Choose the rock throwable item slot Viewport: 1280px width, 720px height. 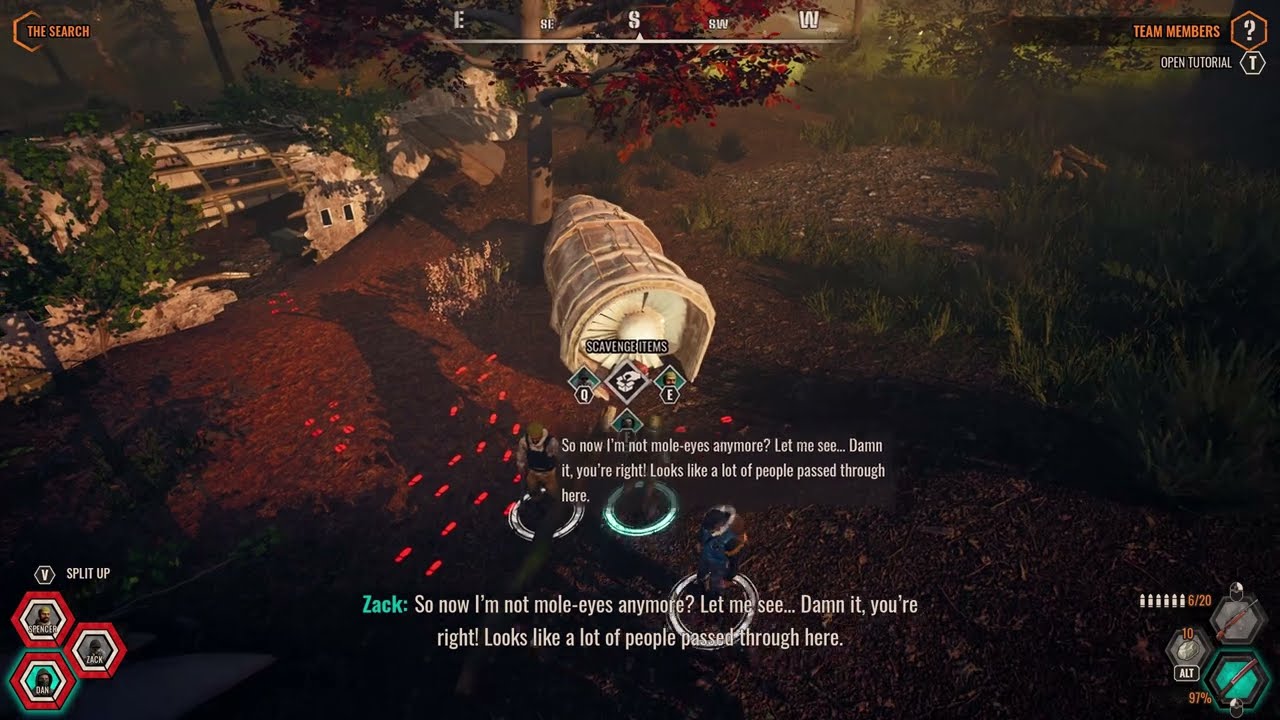(1189, 649)
